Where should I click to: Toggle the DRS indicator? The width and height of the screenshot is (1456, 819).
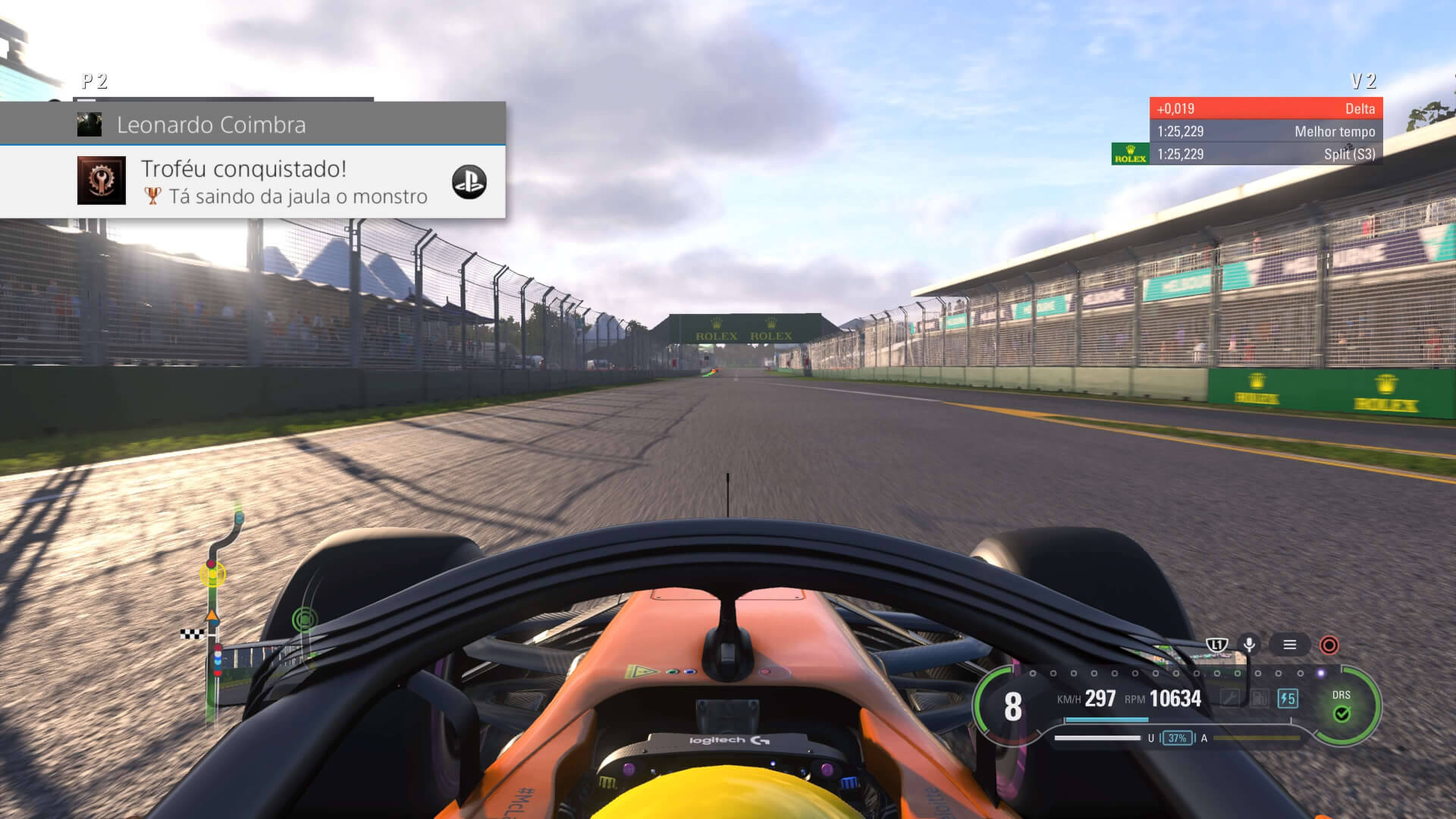pos(1341,706)
